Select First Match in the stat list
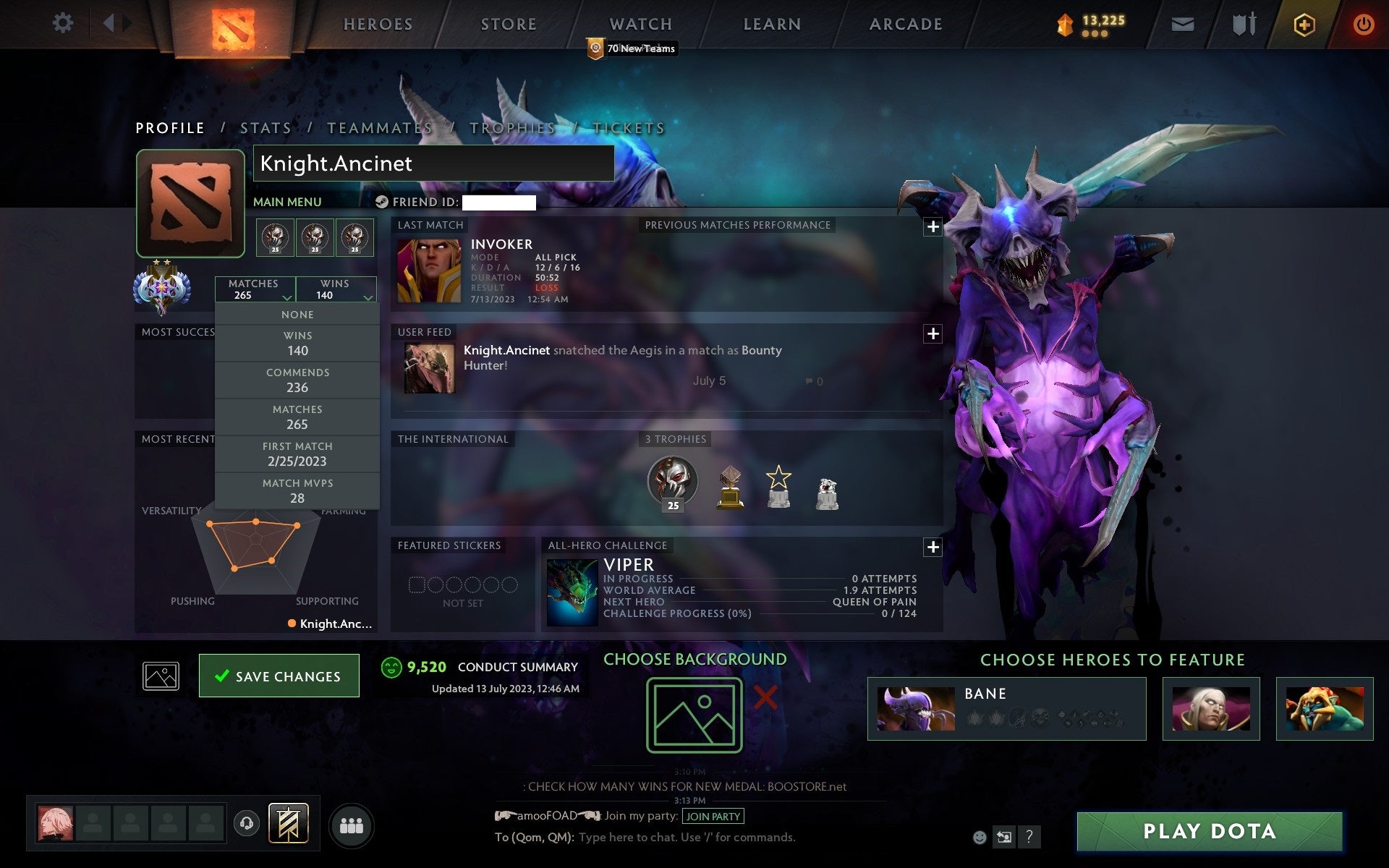Image resolution: width=1389 pixels, height=868 pixels. click(x=298, y=454)
